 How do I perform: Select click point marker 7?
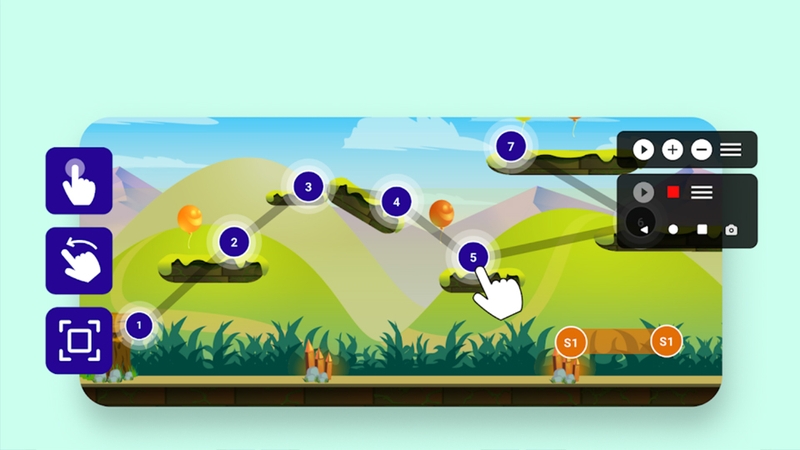pos(511,147)
